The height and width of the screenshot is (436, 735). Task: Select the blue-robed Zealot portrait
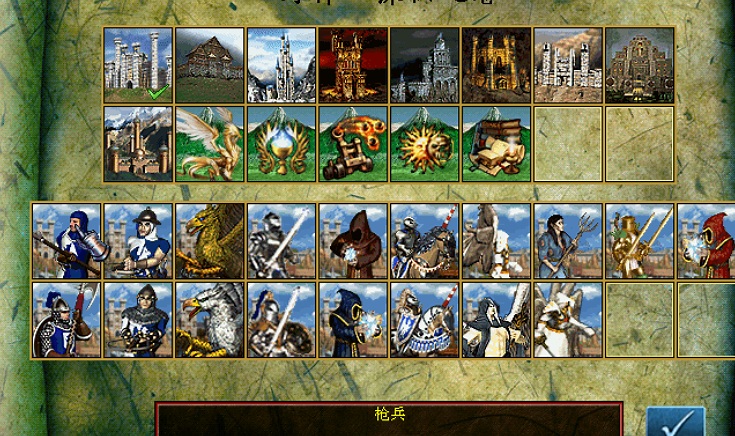point(354,320)
